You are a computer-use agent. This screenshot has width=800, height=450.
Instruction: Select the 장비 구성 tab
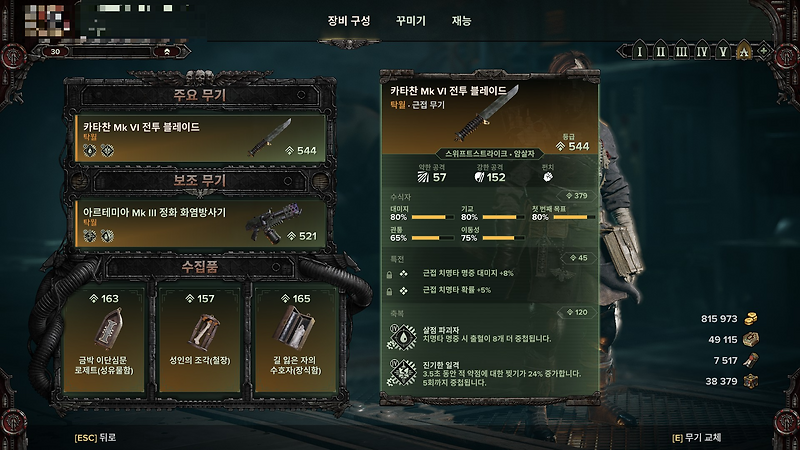348,20
